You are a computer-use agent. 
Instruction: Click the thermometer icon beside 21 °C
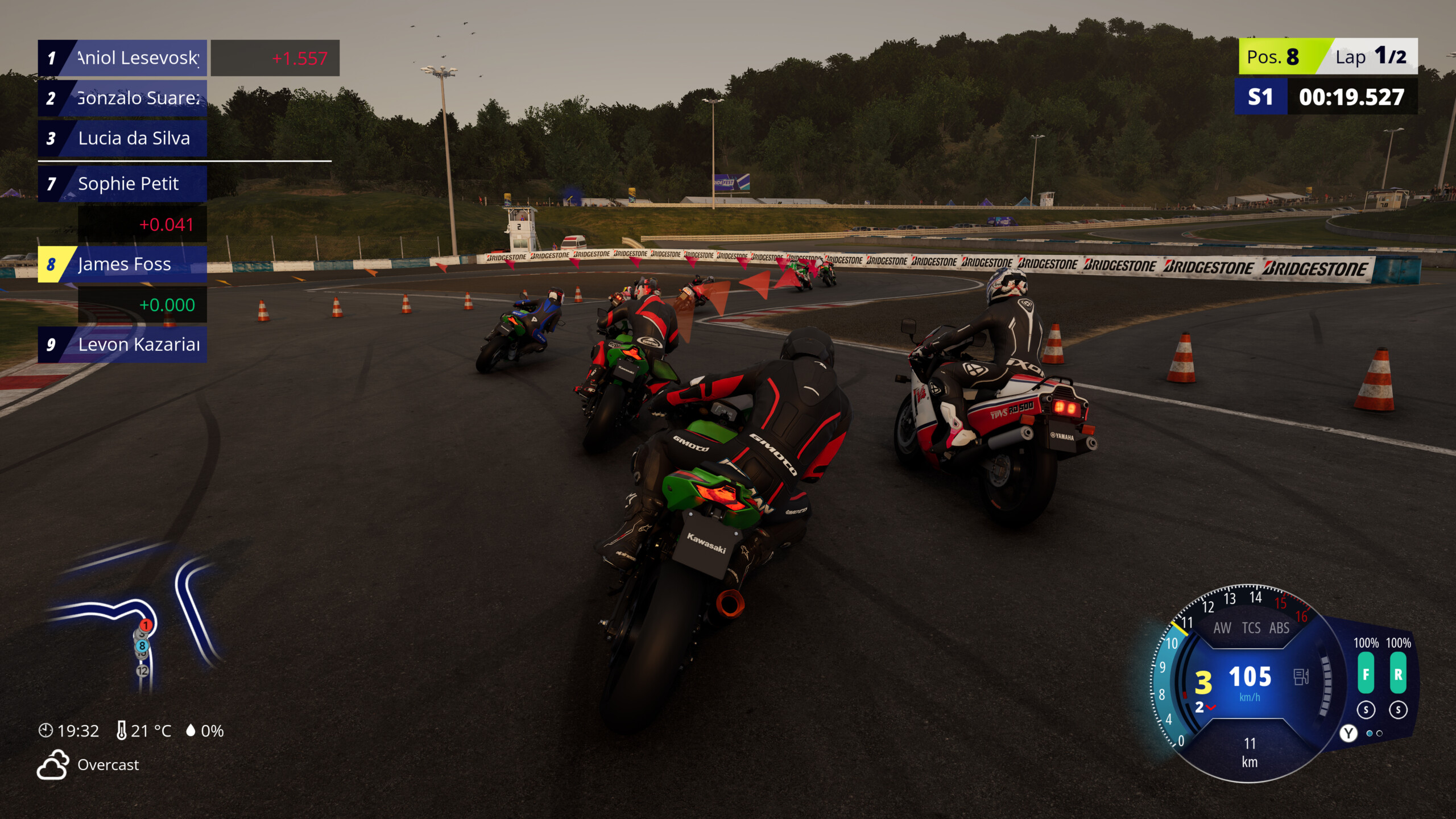[123, 730]
